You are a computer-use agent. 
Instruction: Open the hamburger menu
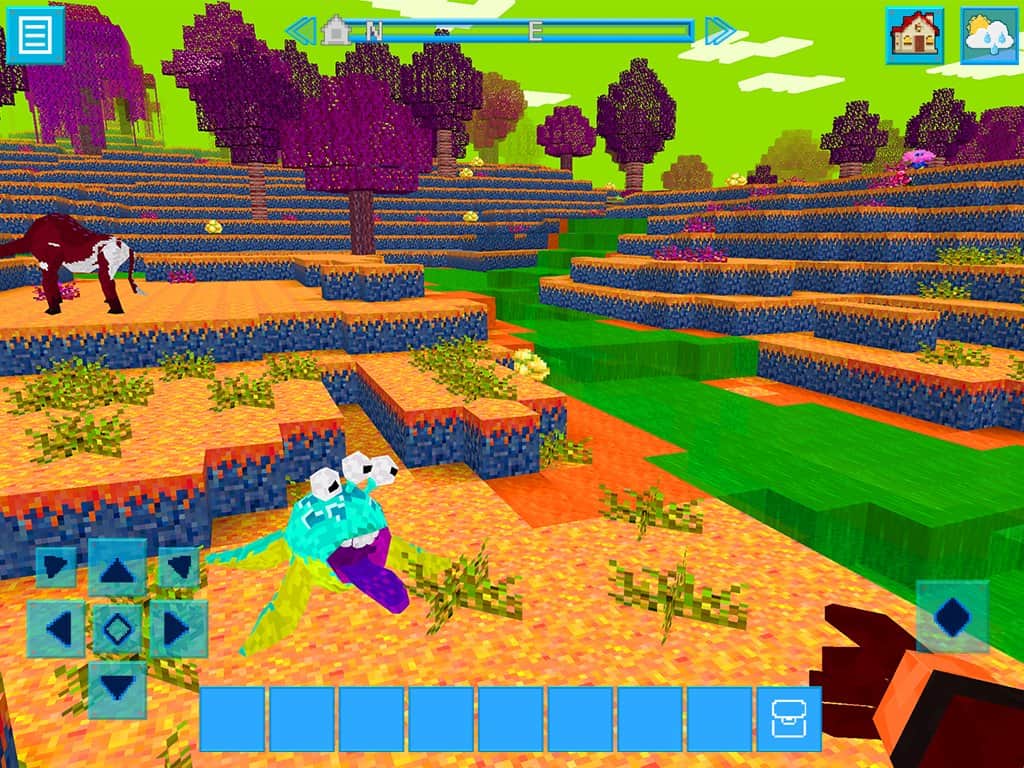click(36, 35)
